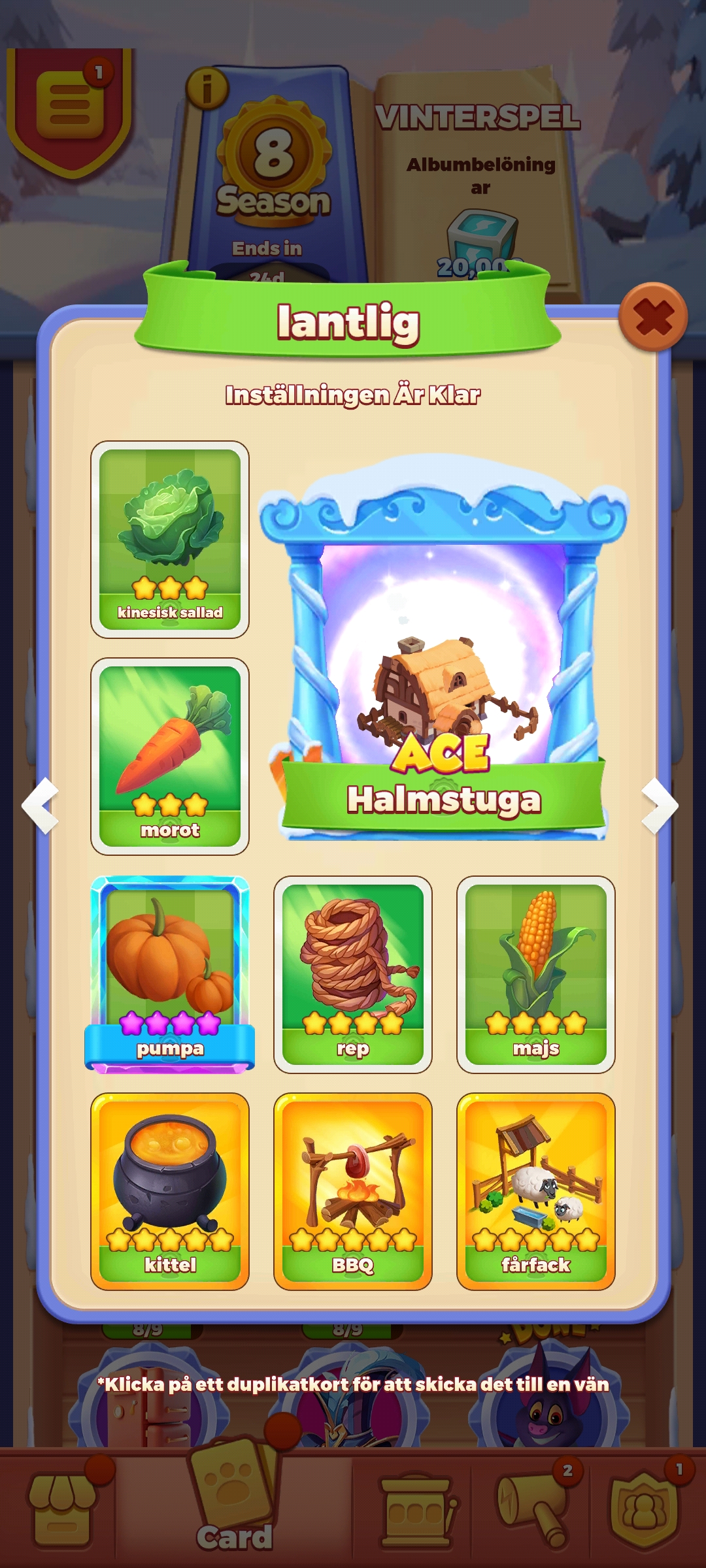706x1568 pixels.
Task: Open the friends shield tab
Action: click(644, 1509)
